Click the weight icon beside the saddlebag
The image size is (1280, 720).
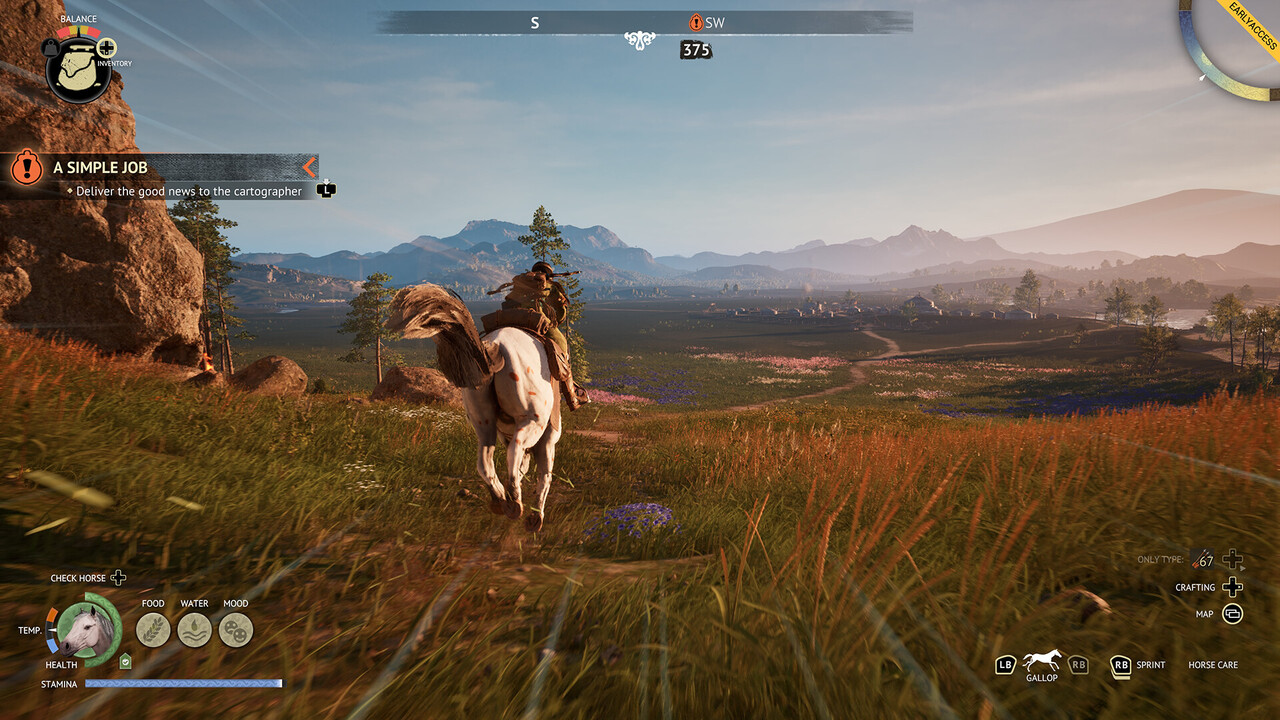tap(50, 47)
